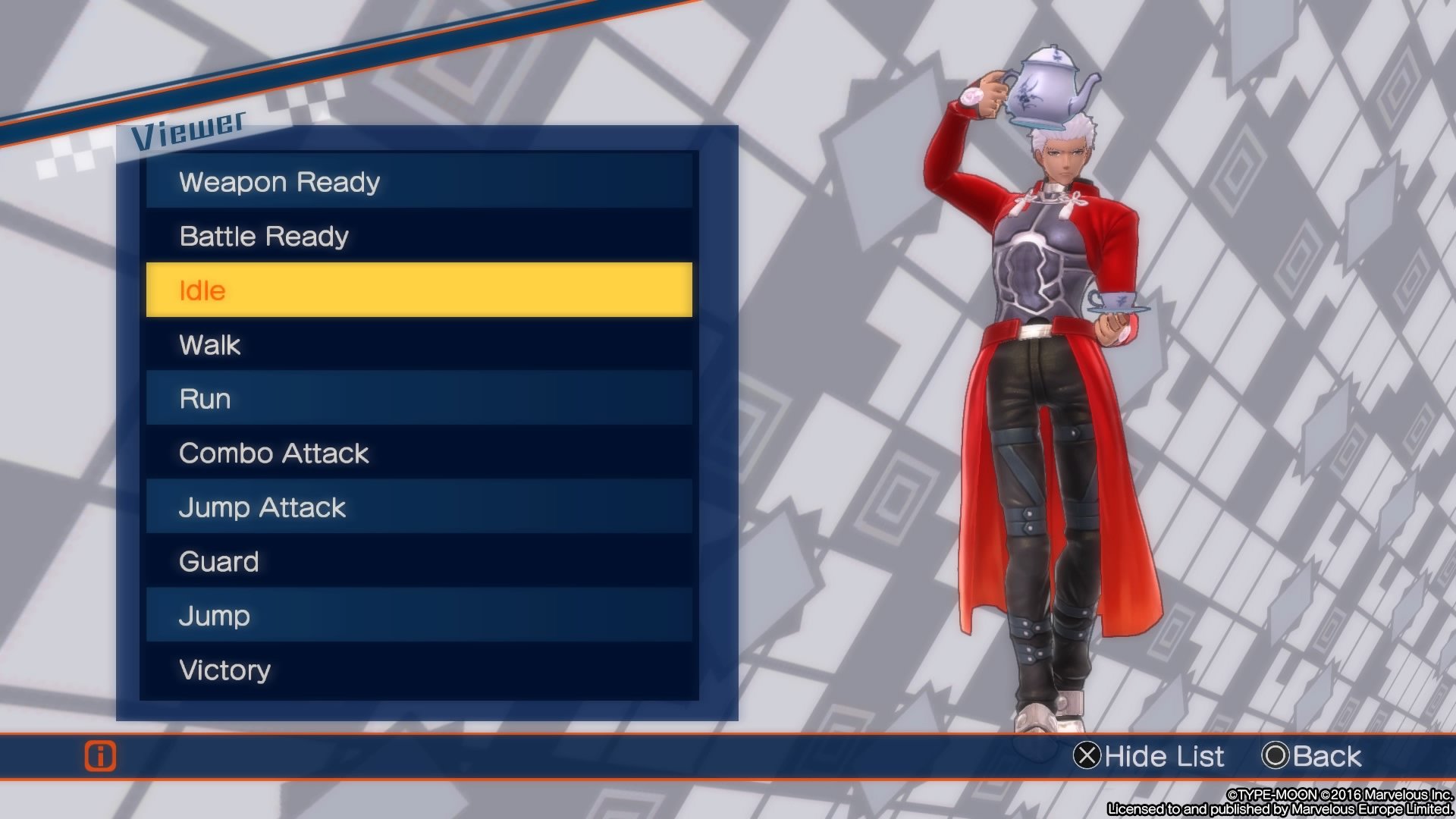Screen dimensions: 1456x819
Task: Click the X button icon beside Hide List
Action: click(1086, 756)
